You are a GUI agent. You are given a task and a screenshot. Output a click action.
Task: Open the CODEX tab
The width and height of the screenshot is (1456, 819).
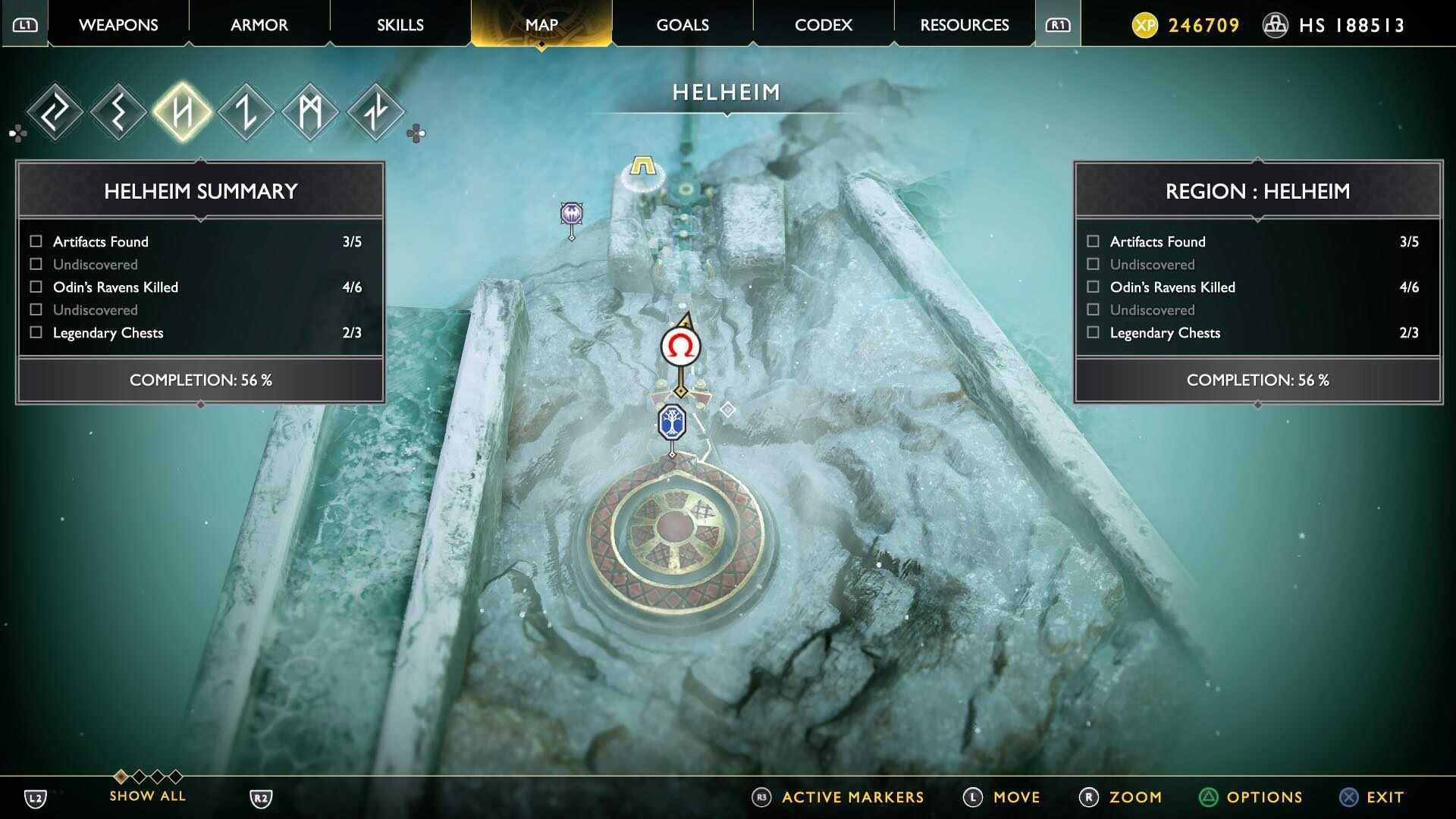pyautogui.click(x=823, y=24)
